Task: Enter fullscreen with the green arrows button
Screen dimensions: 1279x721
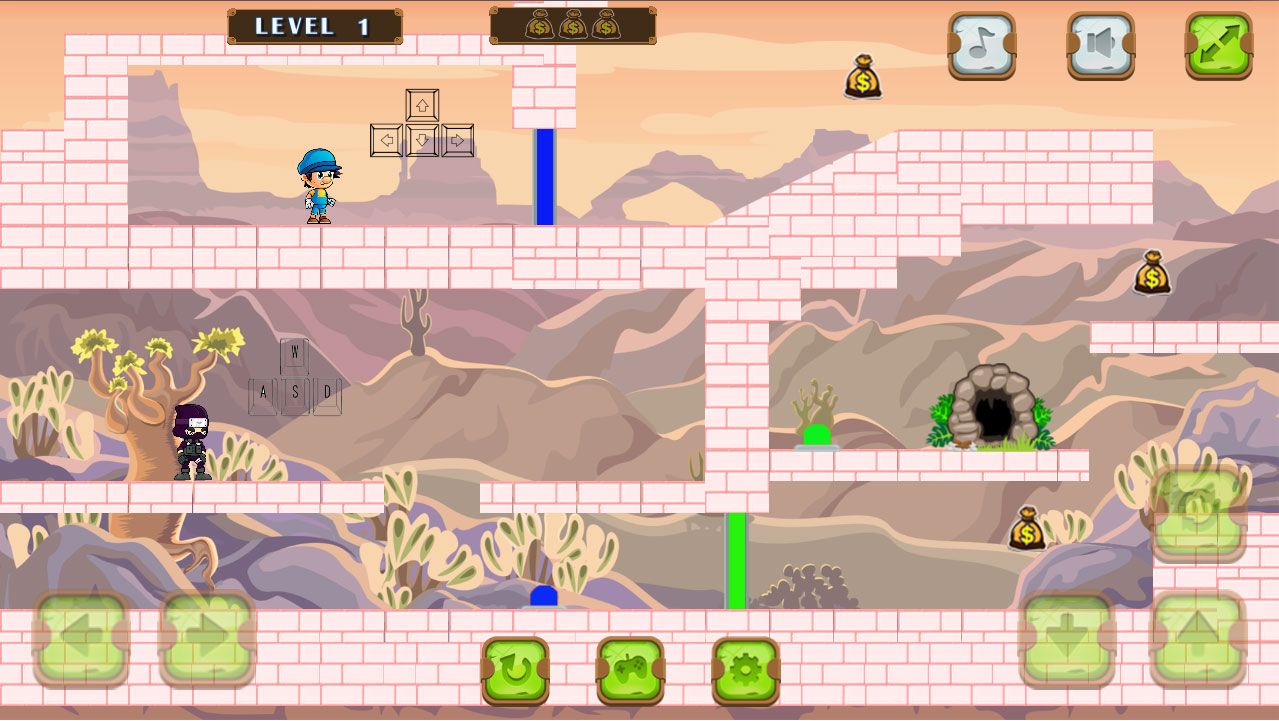Action: tap(1219, 45)
